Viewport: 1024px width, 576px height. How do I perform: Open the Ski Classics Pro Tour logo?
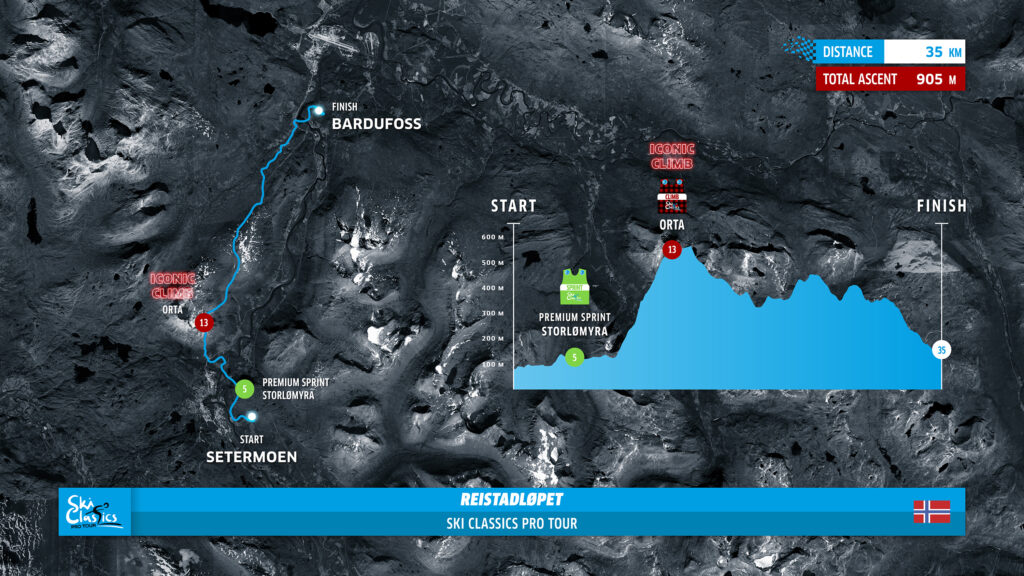click(x=94, y=511)
